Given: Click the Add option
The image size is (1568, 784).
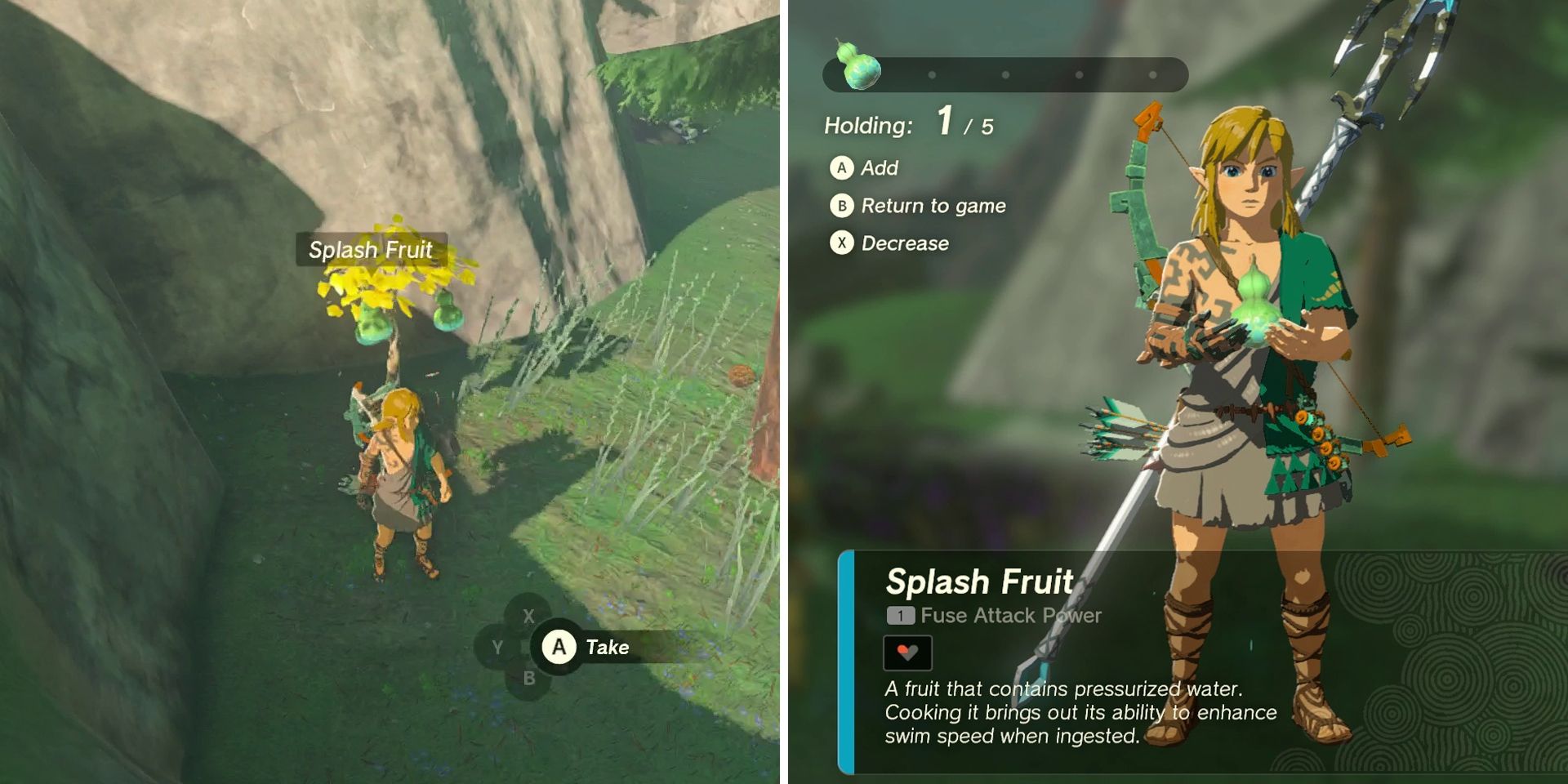Looking at the screenshot, I should point(880,168).
